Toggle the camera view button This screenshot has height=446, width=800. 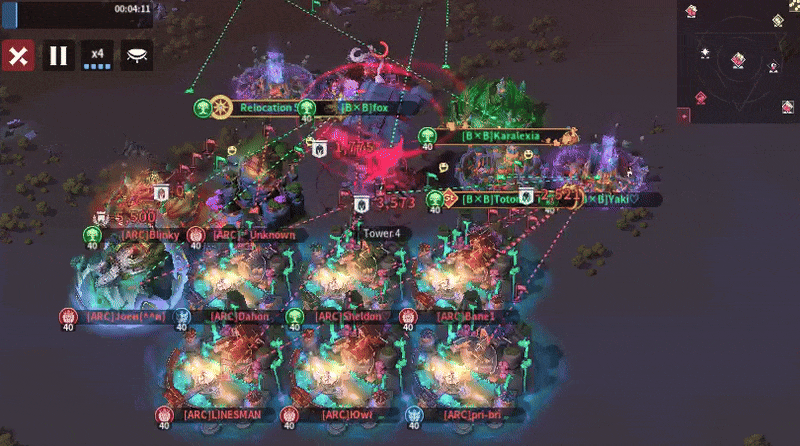tap(137, 55)
